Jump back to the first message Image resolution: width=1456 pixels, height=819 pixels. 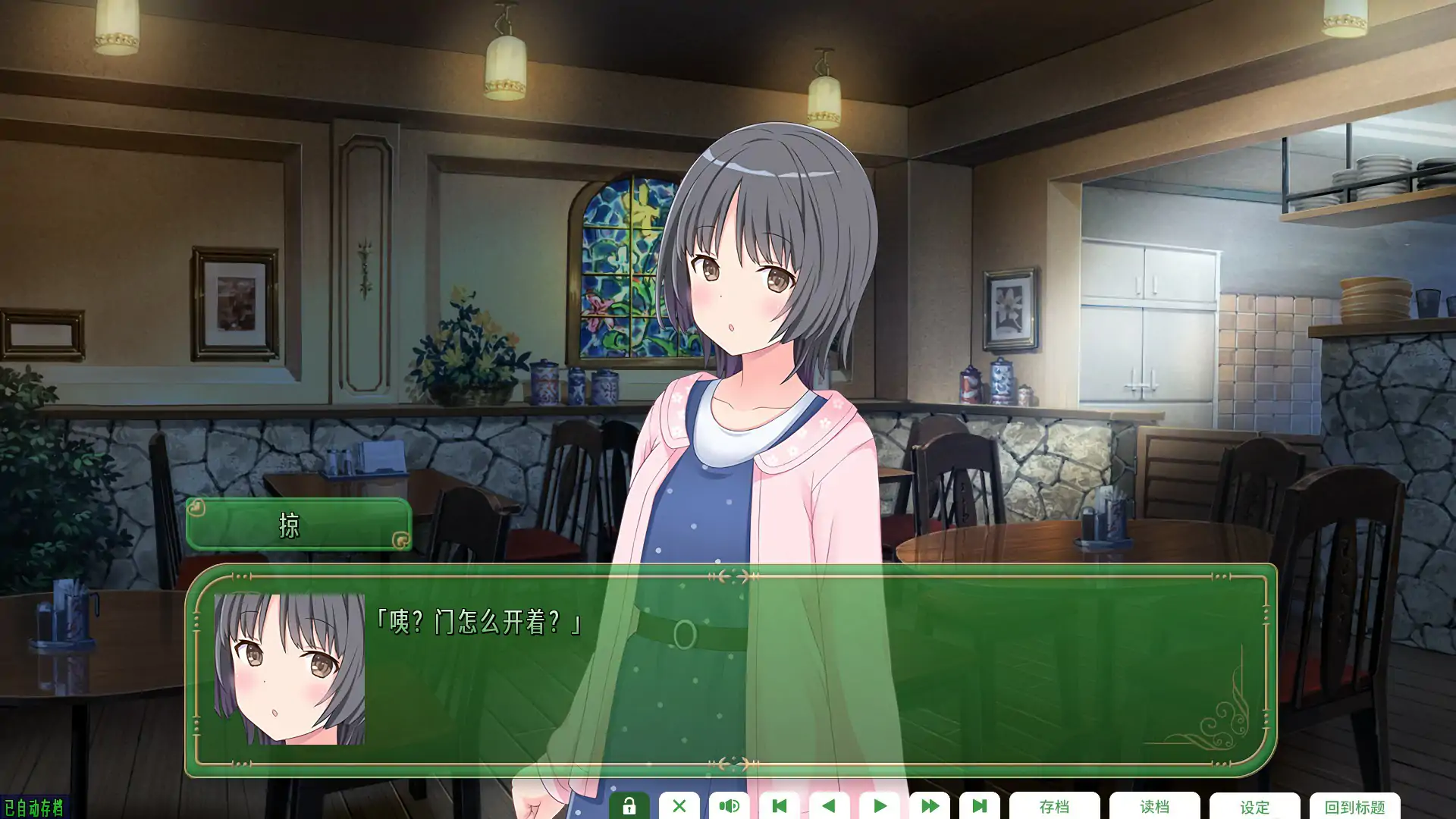click(x=779, y=807)
